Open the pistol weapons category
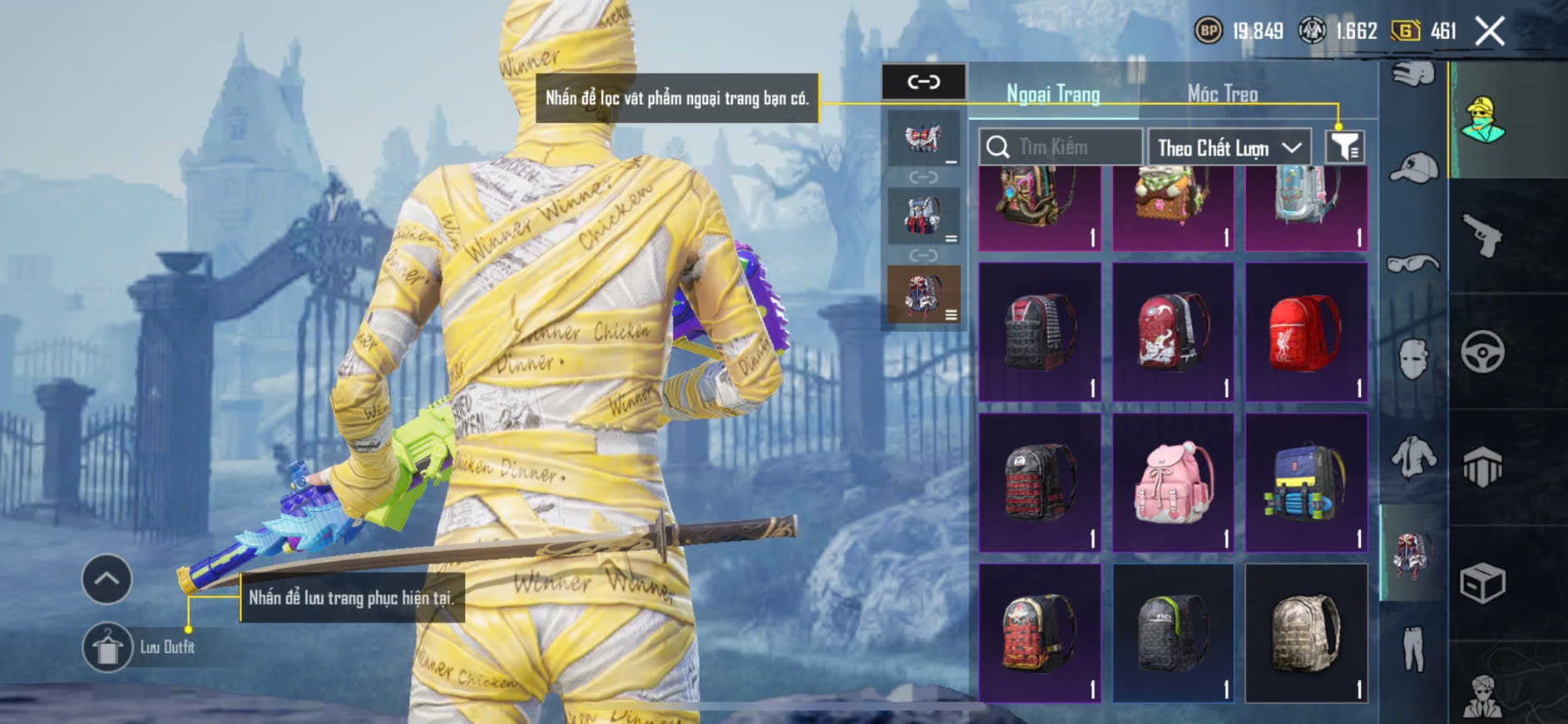Viewport: 1568px width, 724px height. click(x=1482, y=236)
